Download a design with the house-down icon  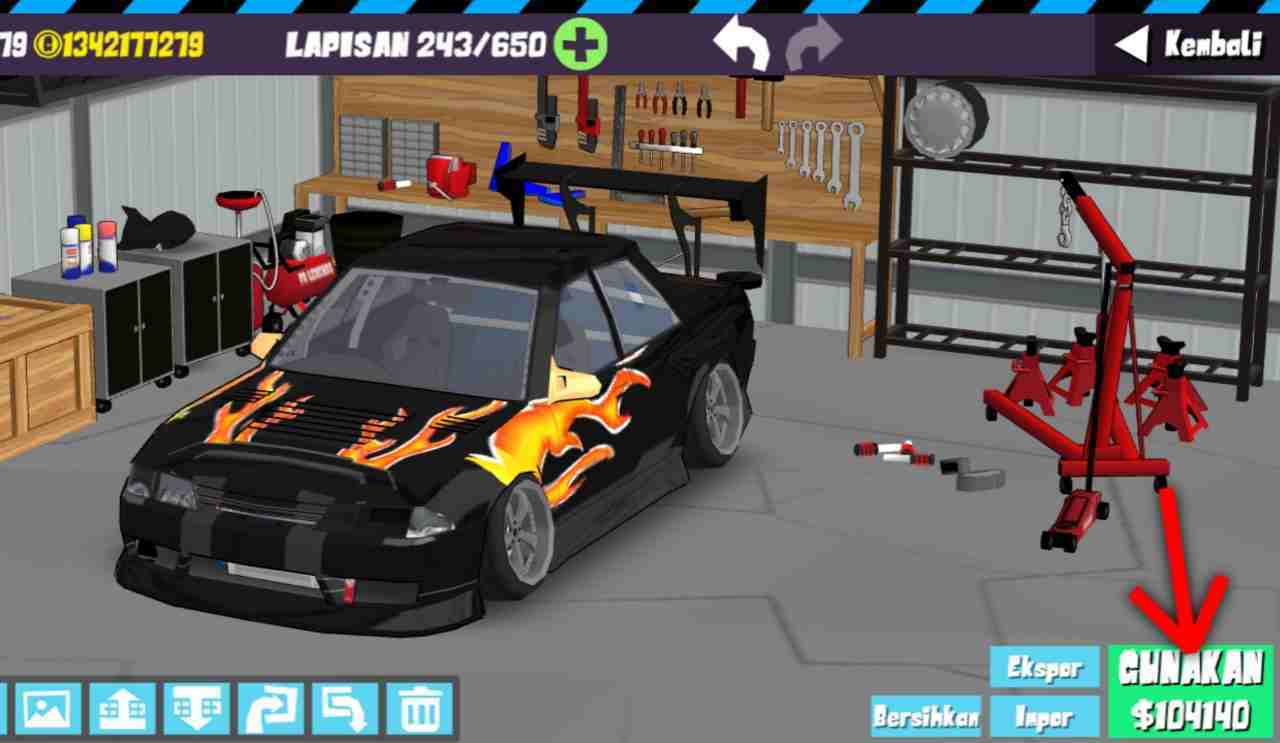click(193, 712)
